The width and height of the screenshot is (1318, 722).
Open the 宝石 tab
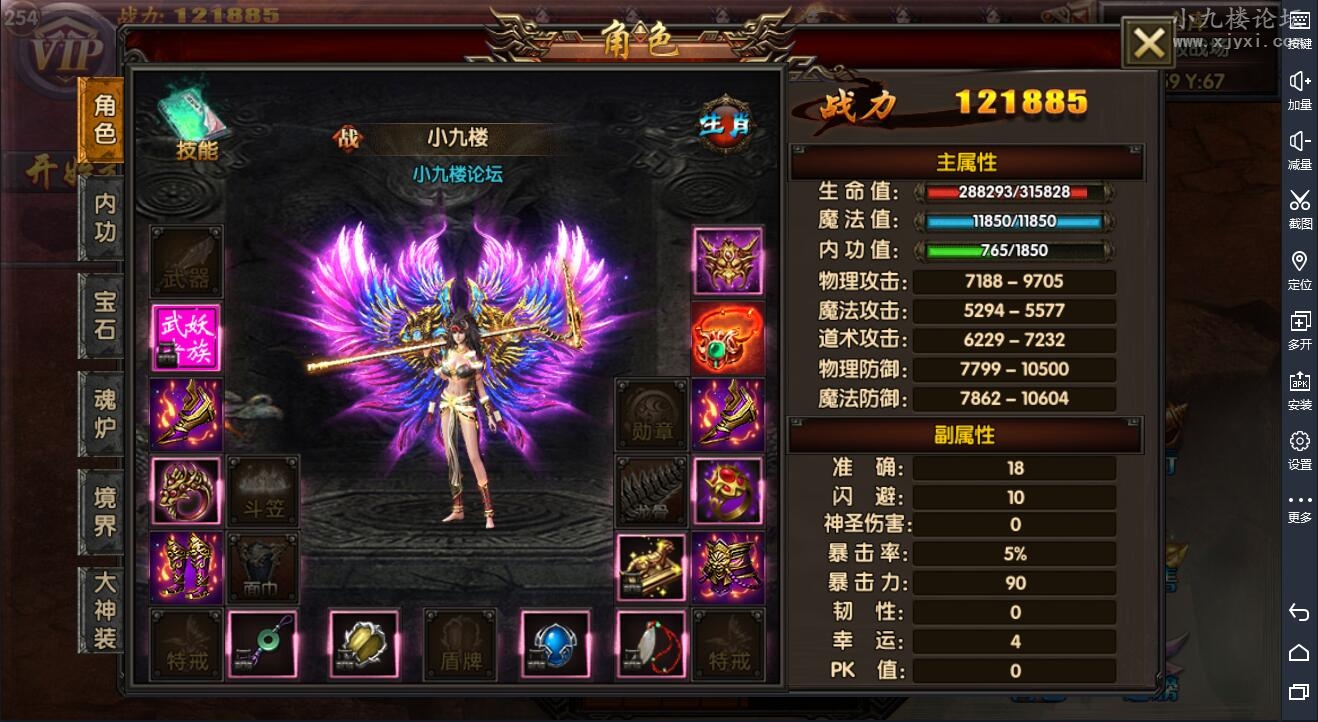tap(104, 315)
